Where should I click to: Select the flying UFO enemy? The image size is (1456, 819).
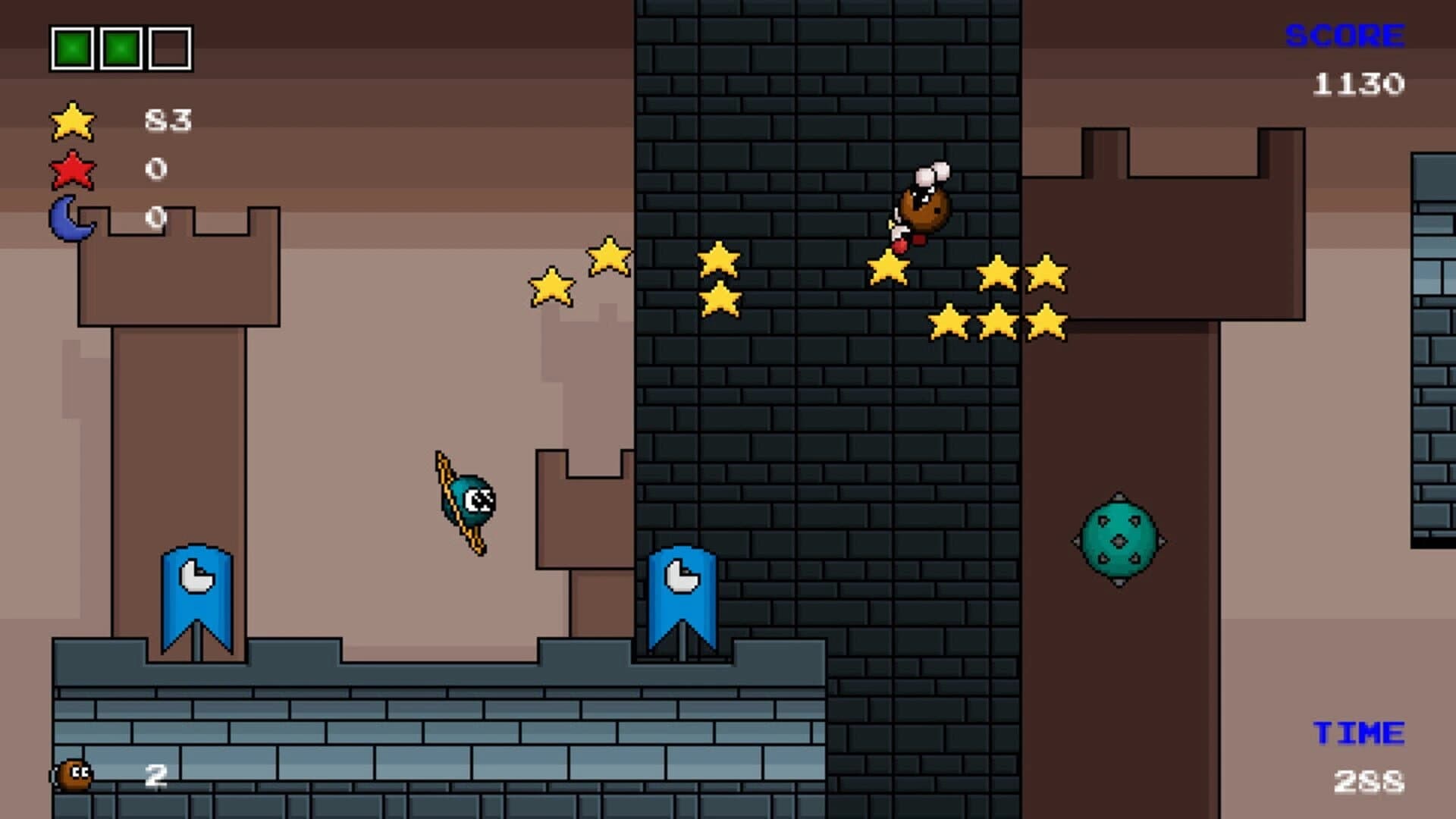coord(463,500)
